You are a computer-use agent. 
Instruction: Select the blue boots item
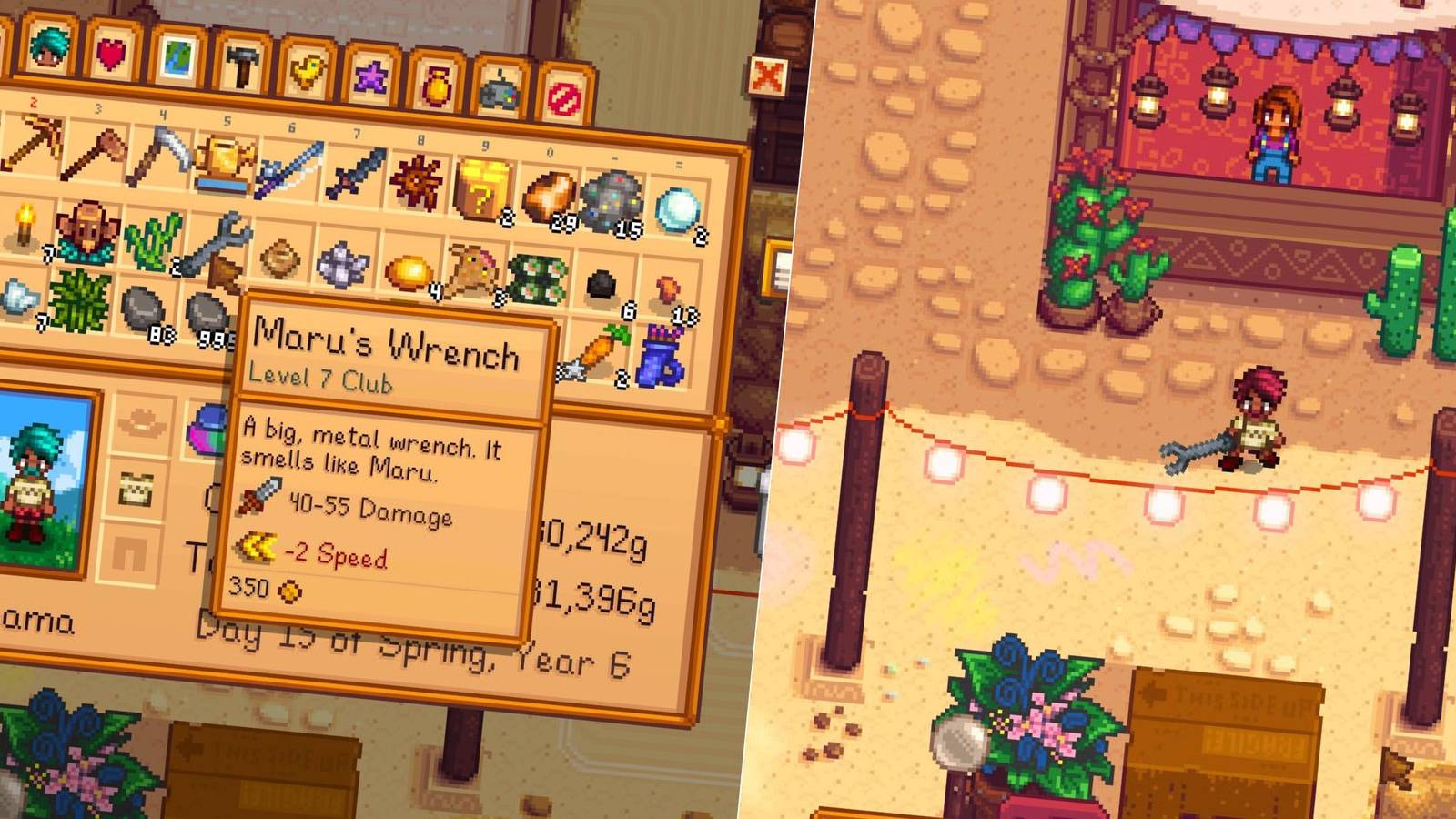click(x=661, y=357)
